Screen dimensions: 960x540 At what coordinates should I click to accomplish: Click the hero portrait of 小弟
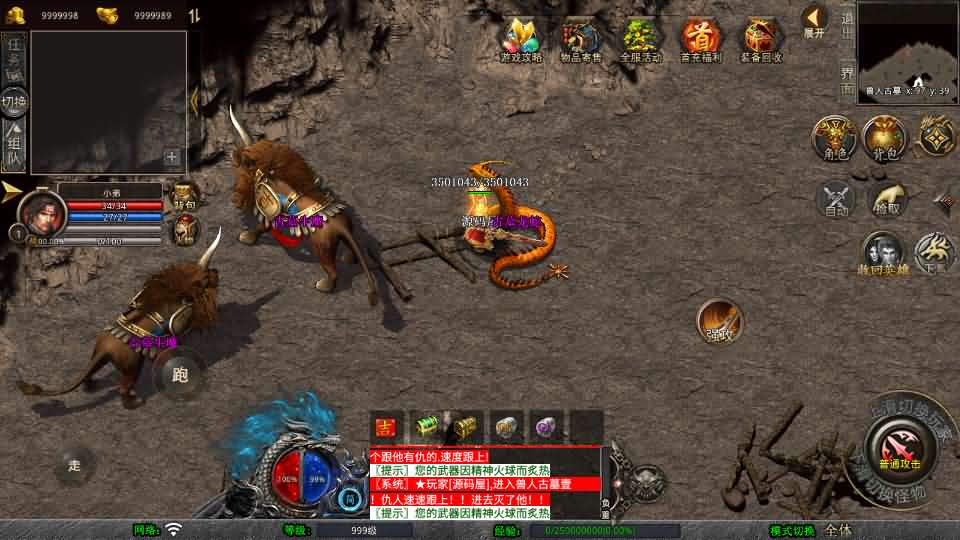(42, 212)
